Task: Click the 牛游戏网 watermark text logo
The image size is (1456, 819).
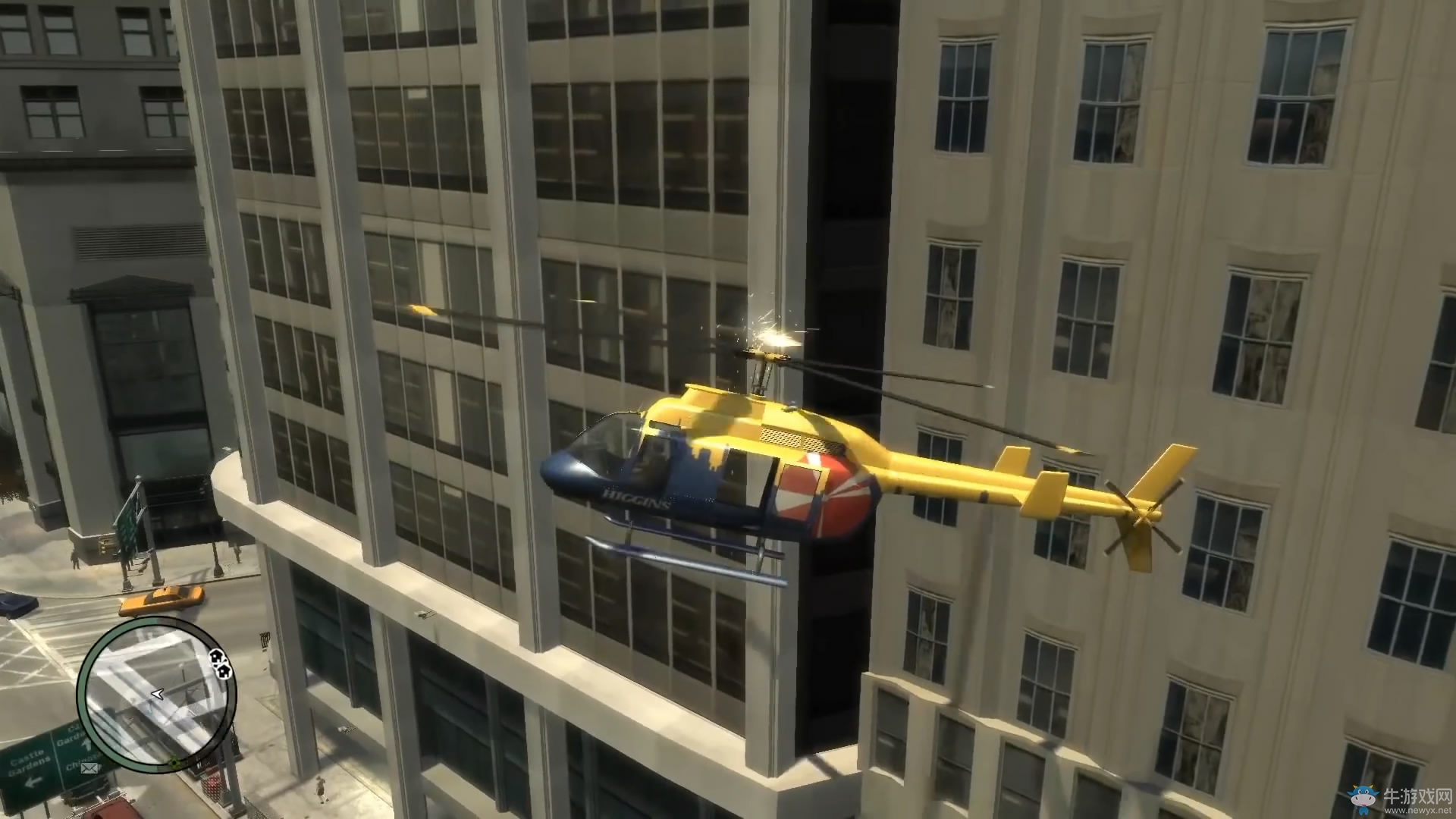Action: [1417, 795]
